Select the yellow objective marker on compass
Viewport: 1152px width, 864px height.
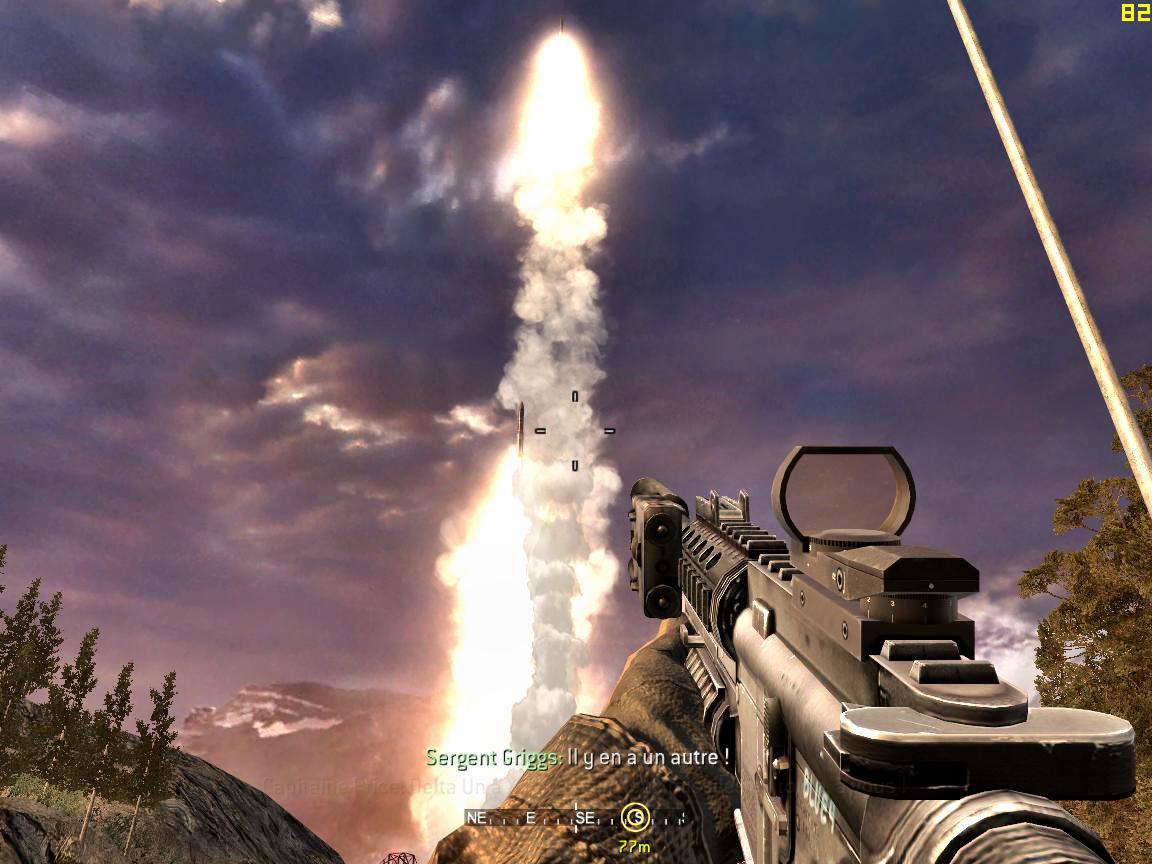pos(635,816)
